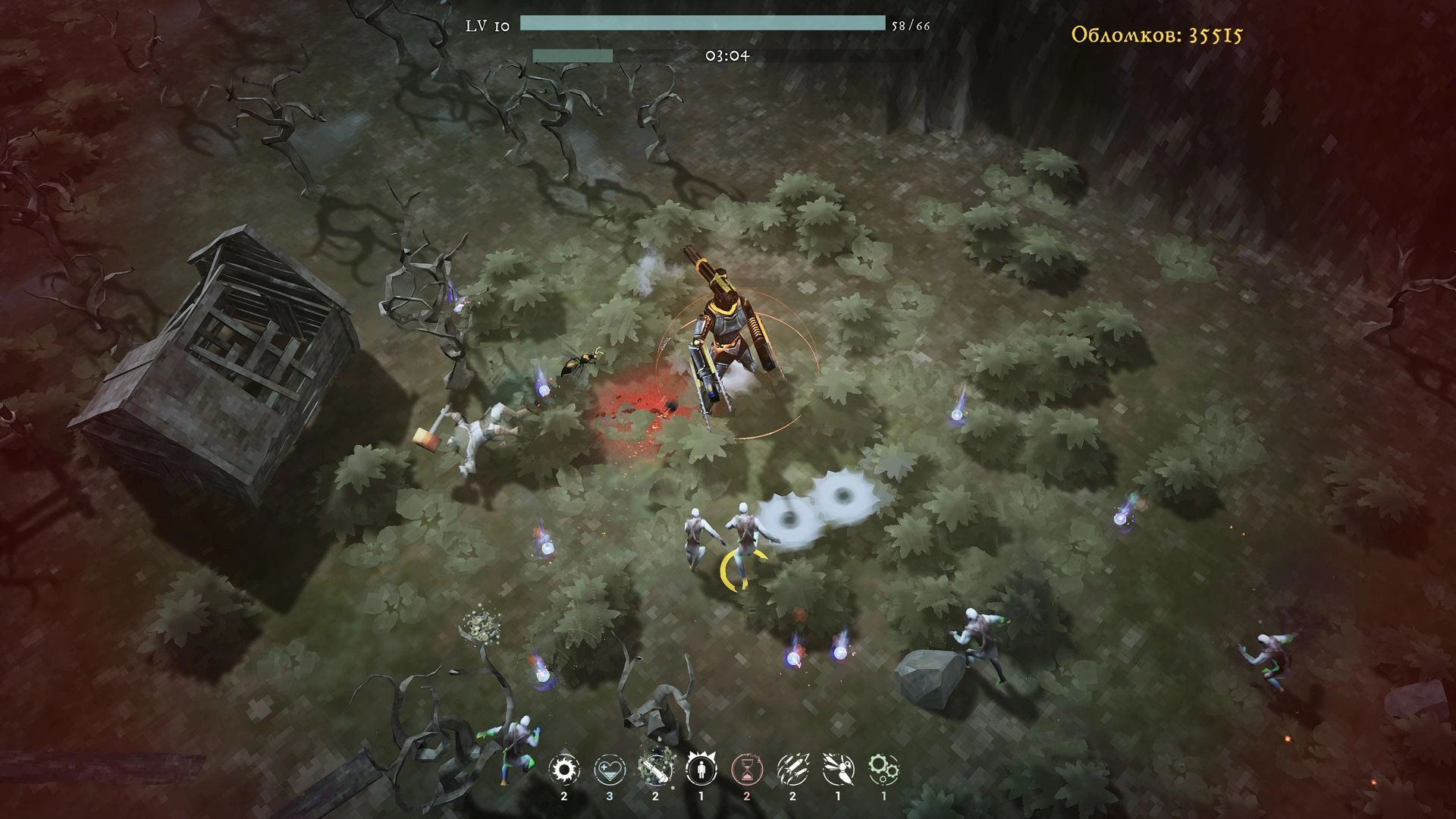Open the green gears upgrade icon
Viewport: 1456px width, 819px height.
coord(883,770)
